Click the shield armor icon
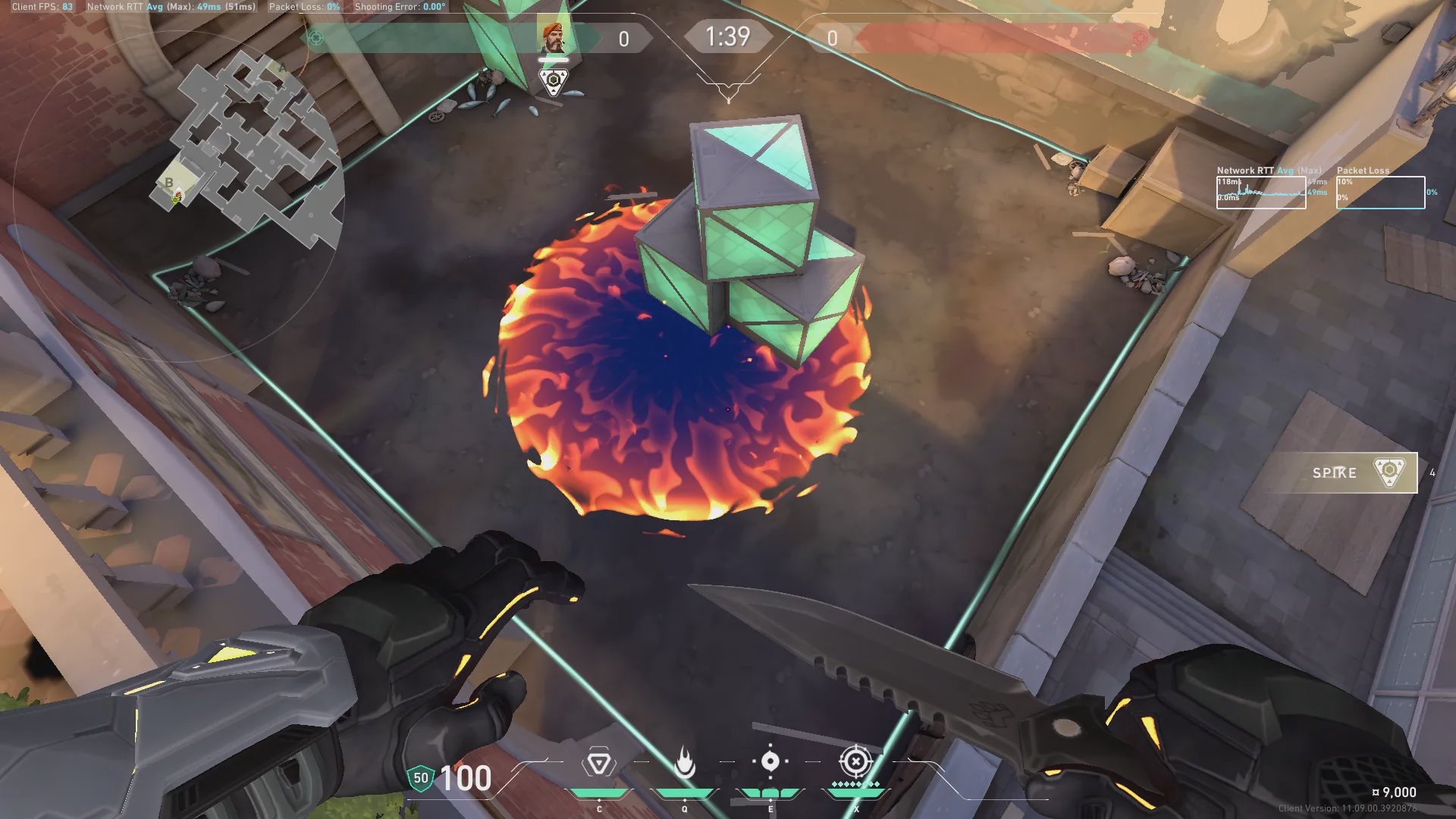Screen dimensions: 1456x819 tap(420, 778)
